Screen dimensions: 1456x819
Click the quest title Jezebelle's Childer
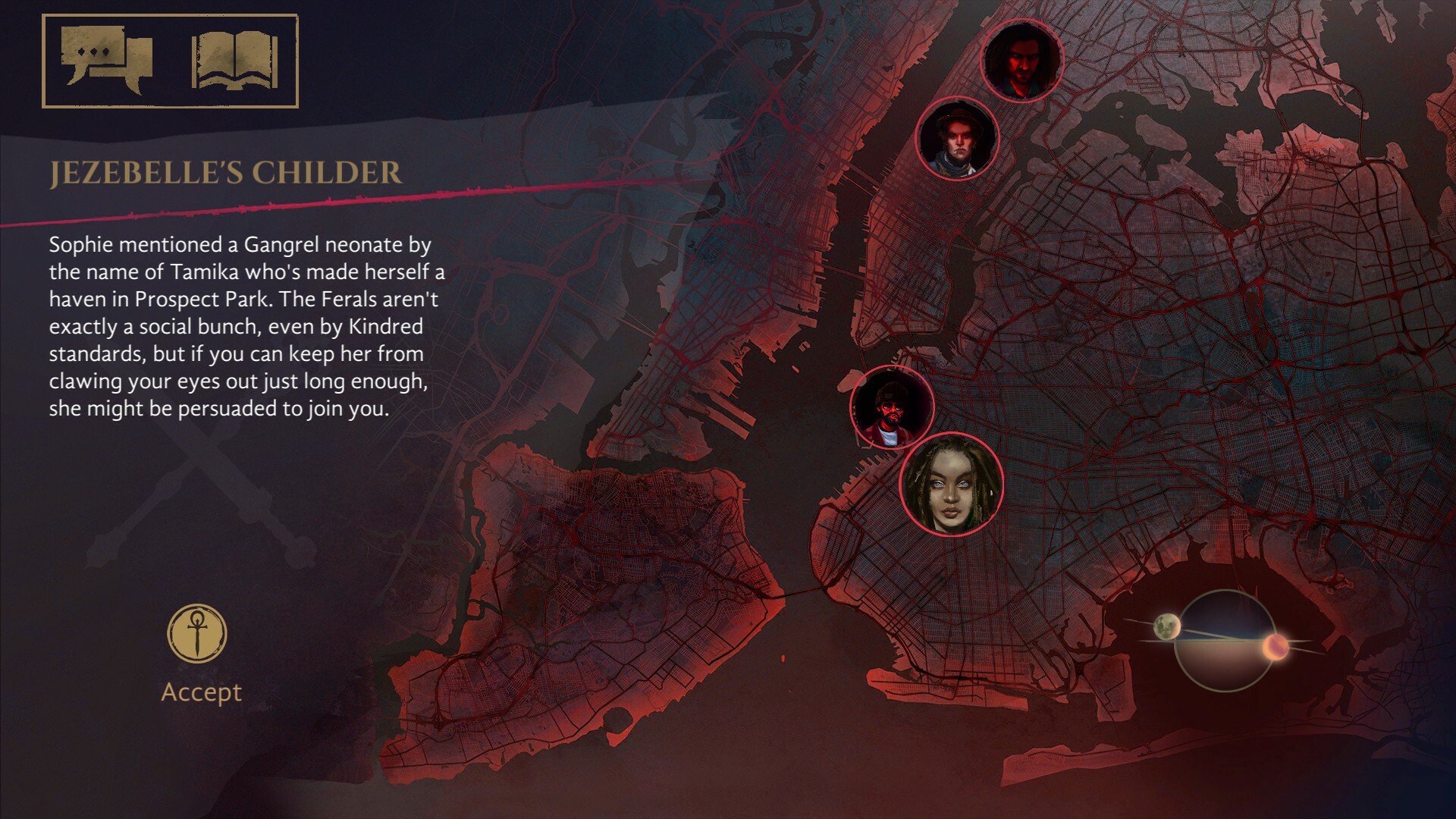tap(224, 173)
